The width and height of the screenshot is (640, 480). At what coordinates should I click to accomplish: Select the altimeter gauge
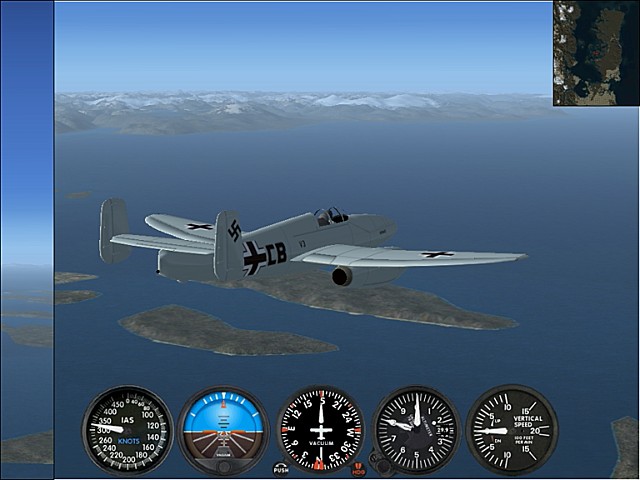[x=416, y=430]
